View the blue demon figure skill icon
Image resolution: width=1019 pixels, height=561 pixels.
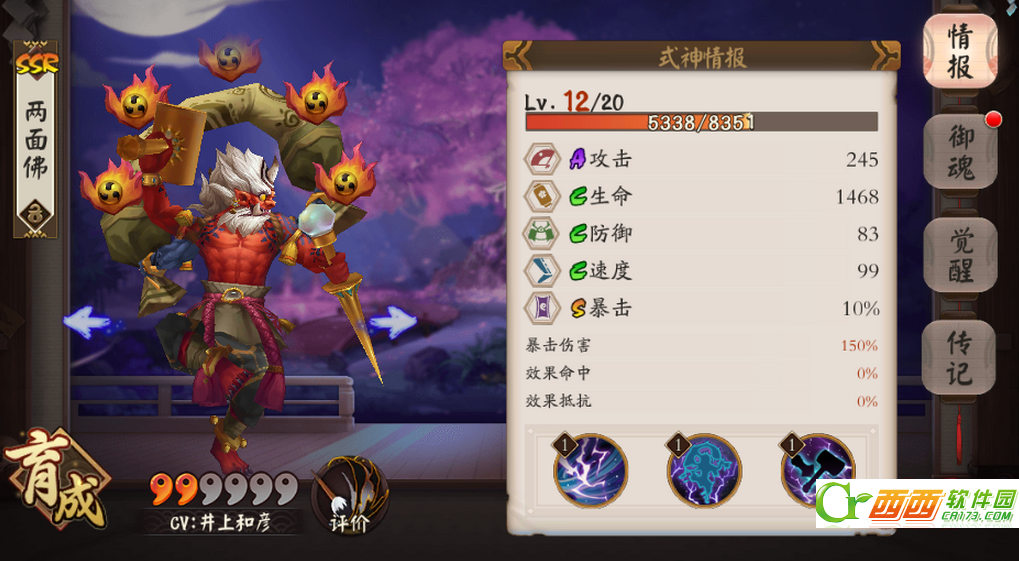tap(704, 470)
